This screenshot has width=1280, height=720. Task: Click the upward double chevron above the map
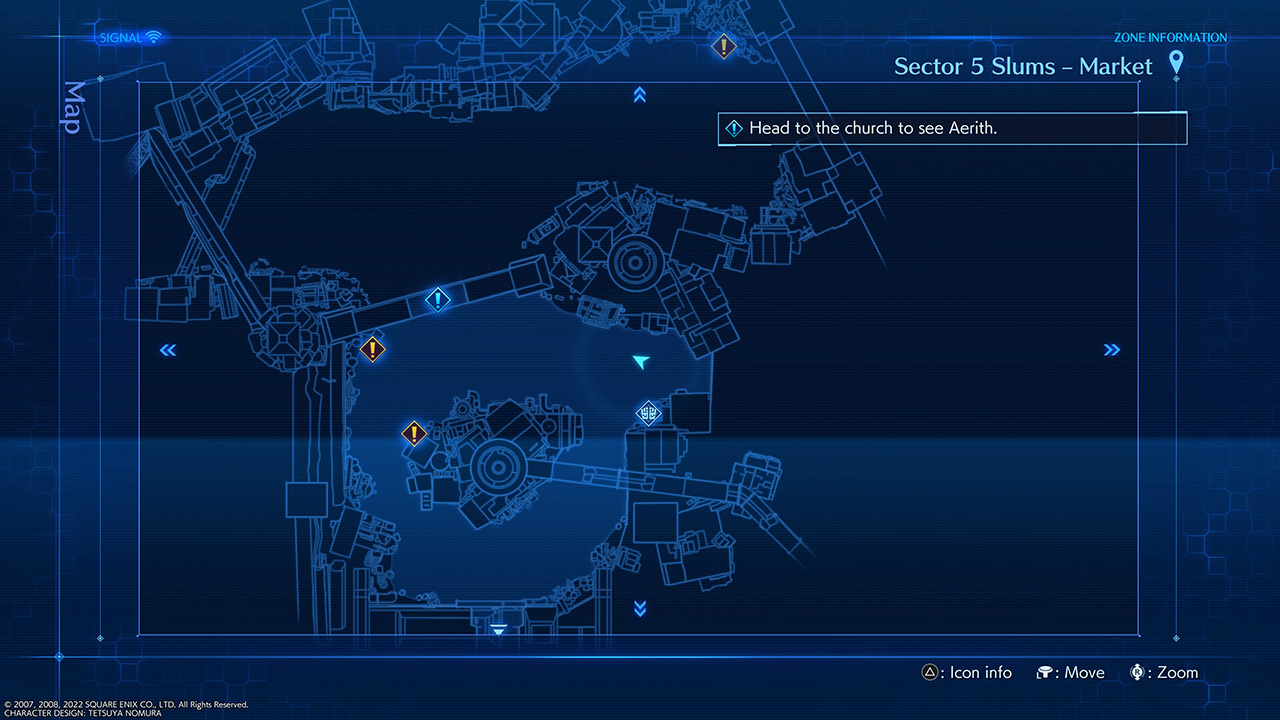coord(639,95)
